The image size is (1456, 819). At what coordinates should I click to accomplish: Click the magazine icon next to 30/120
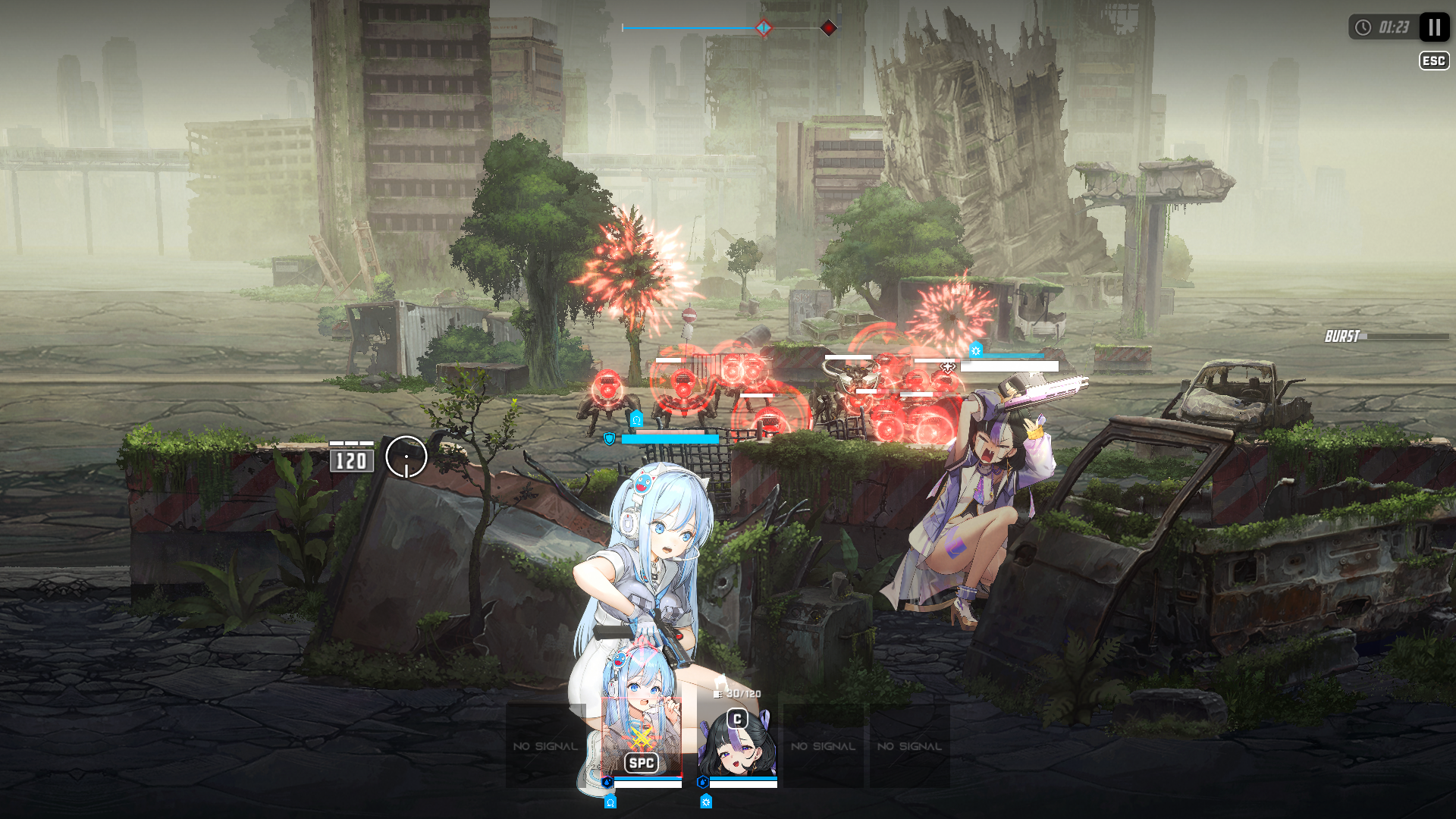pos(717,694)
